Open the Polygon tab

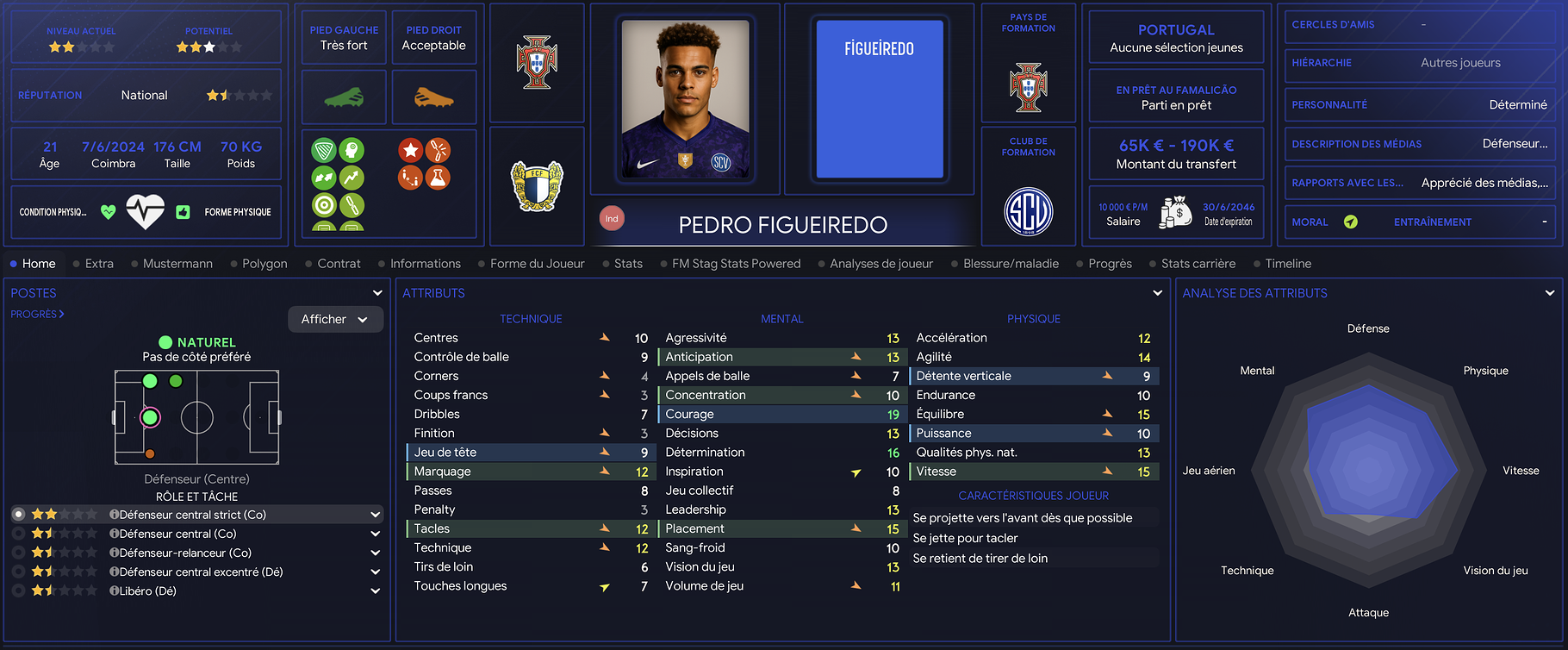pyautogui.click(x=264, y=264)
